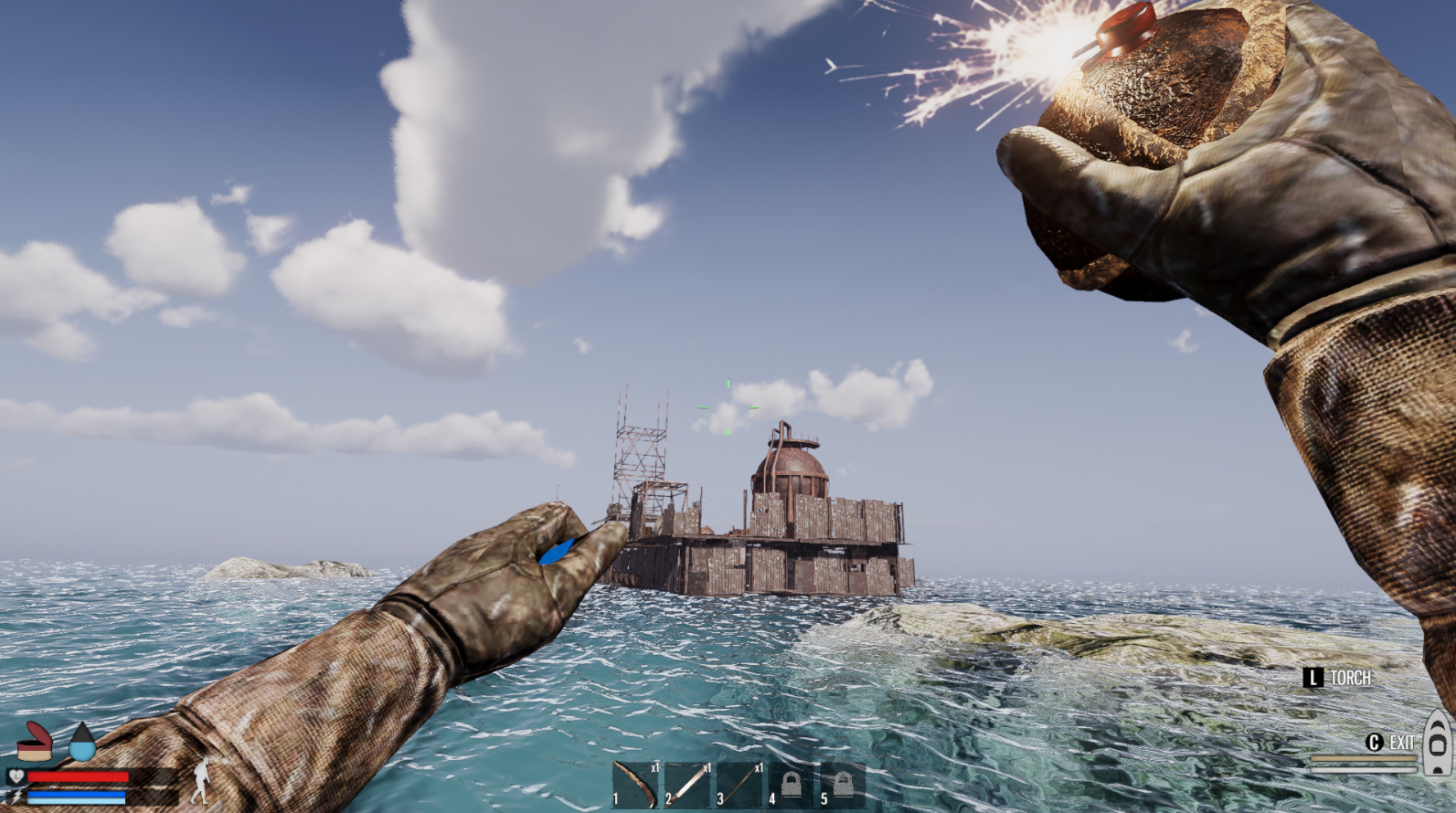
Task: Click the C key badge to exit boat
Action: pyautogui.click(x=1375, y=743)
